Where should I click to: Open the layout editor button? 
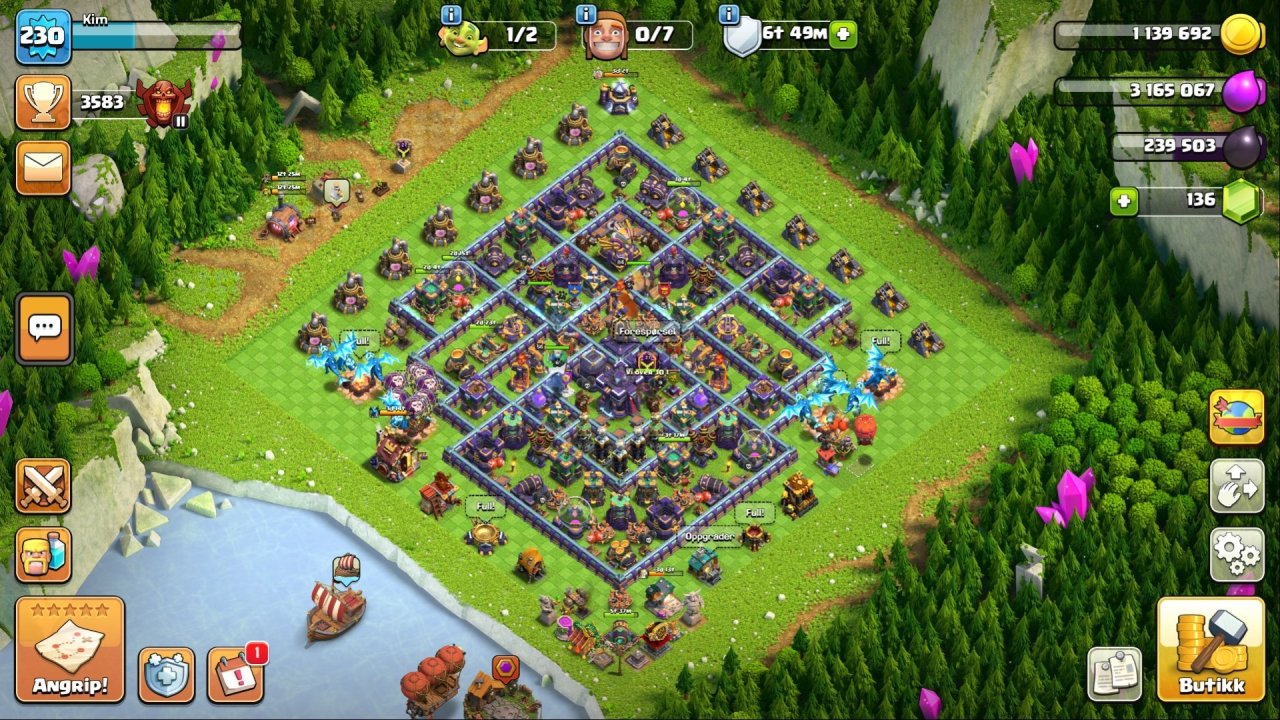(x=1237, y=486)
